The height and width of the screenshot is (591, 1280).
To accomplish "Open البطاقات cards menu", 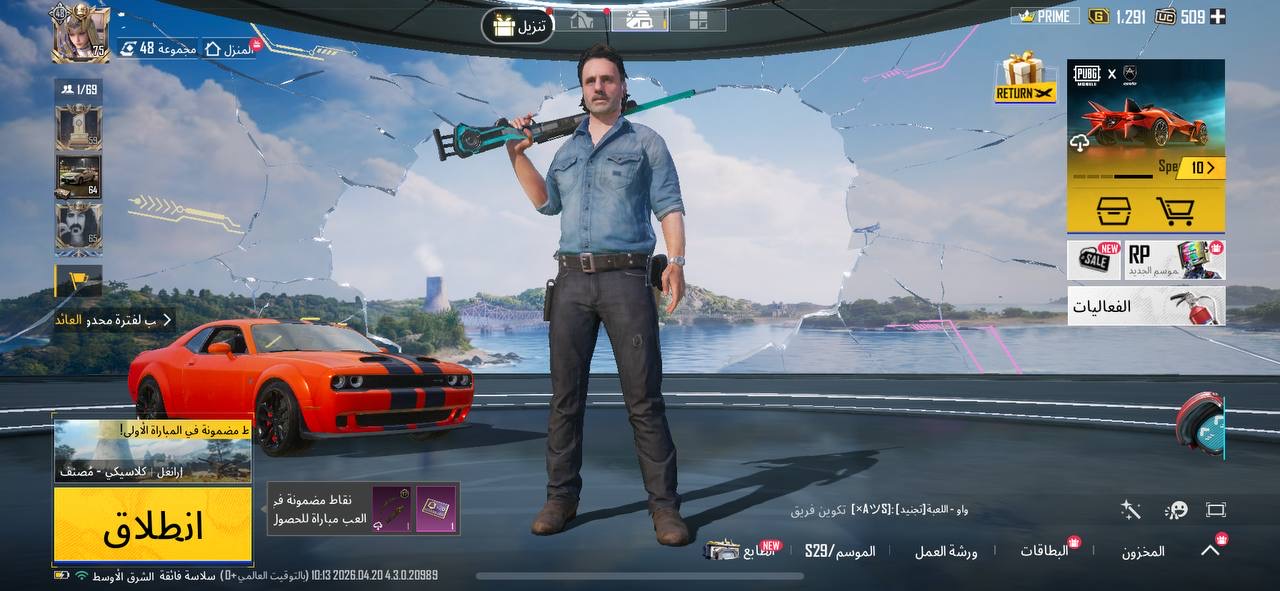I will [x=1044, y=551].
